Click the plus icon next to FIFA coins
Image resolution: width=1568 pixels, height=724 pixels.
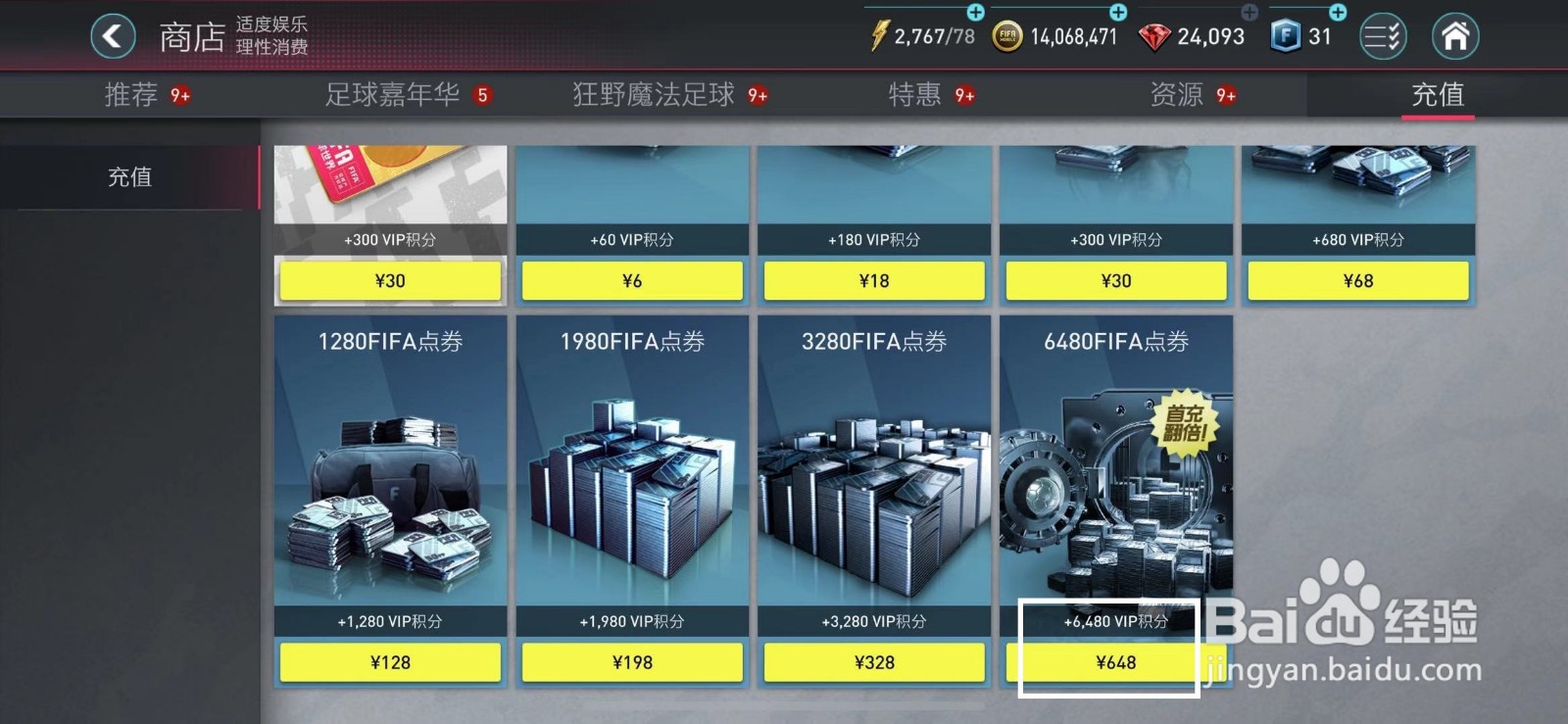pyautogui.click(x=1117, y=13)
